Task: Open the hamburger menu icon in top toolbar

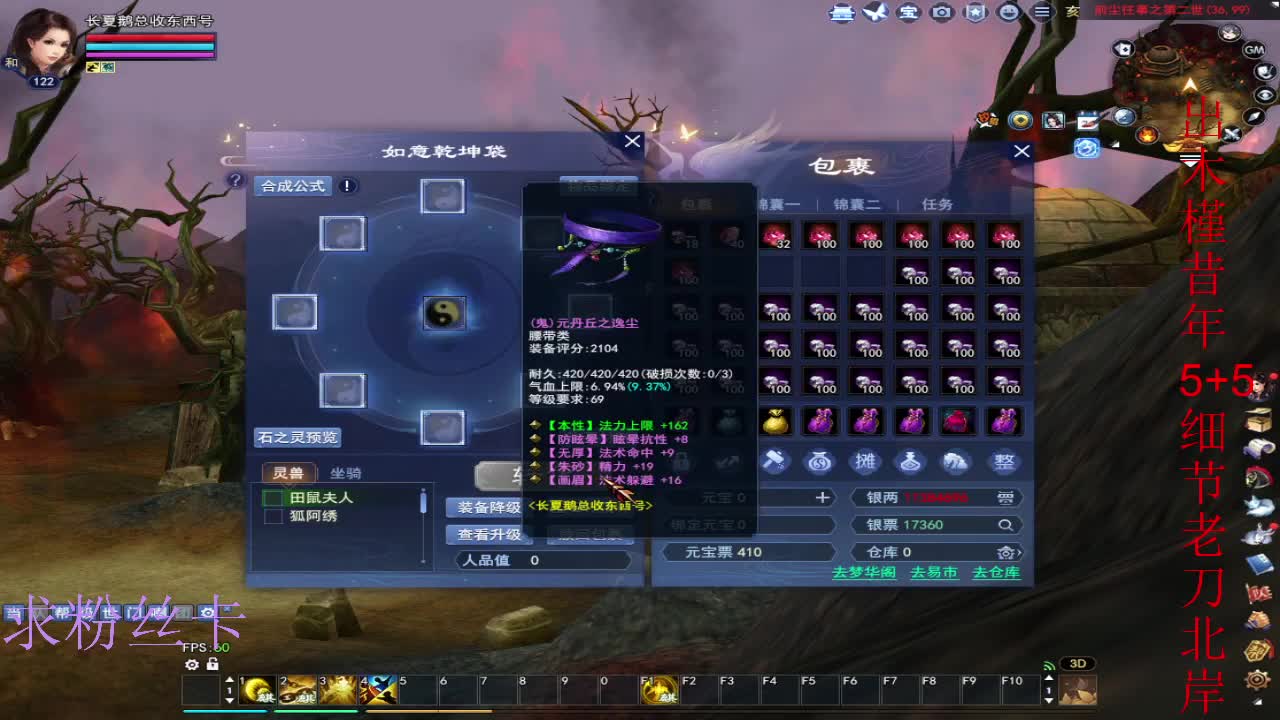Action: click(x=1043, y=12)
